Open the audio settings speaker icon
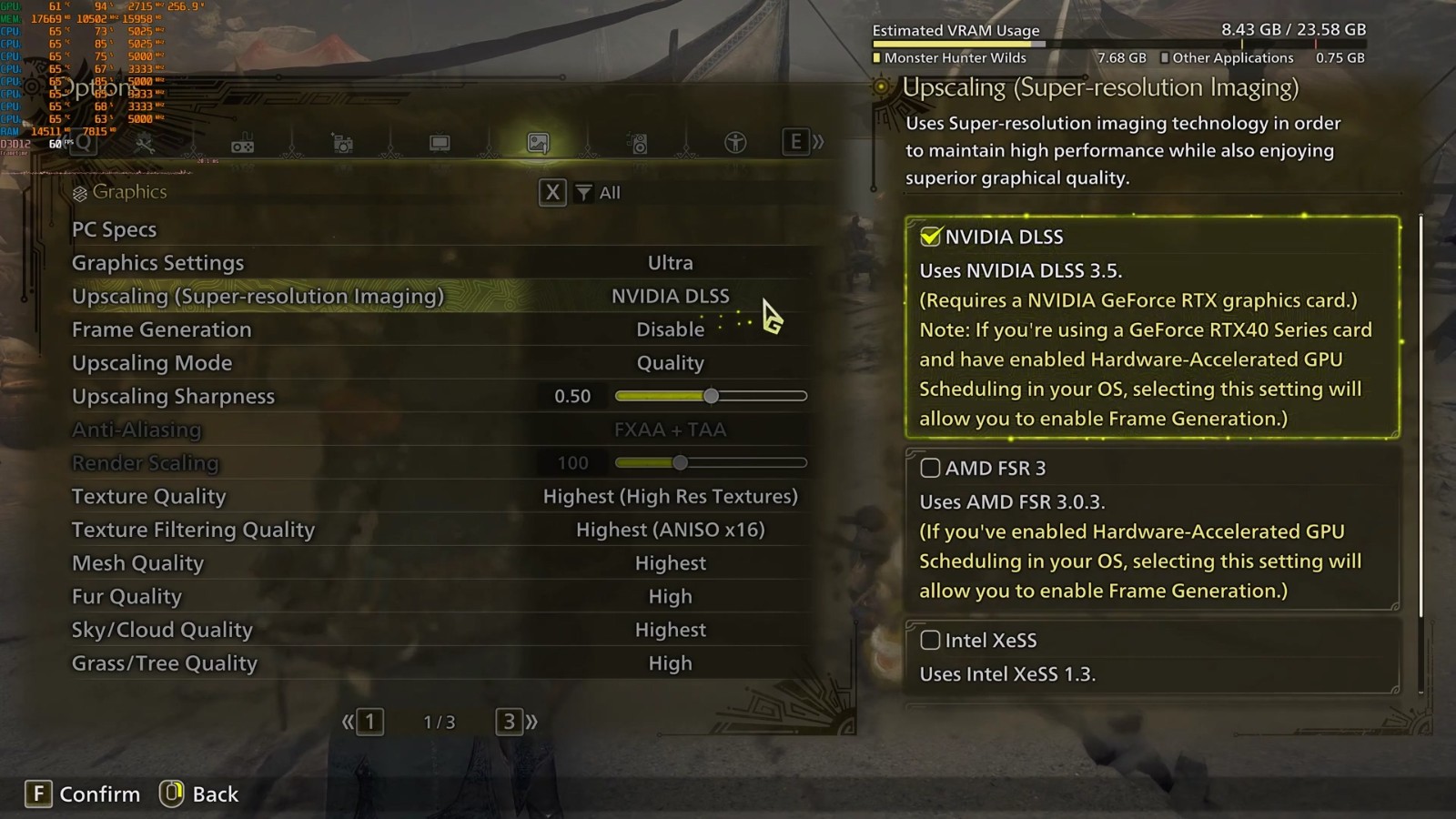This screenshot has width=1456, height=819. pyautogui.click(x=638, y=142)
